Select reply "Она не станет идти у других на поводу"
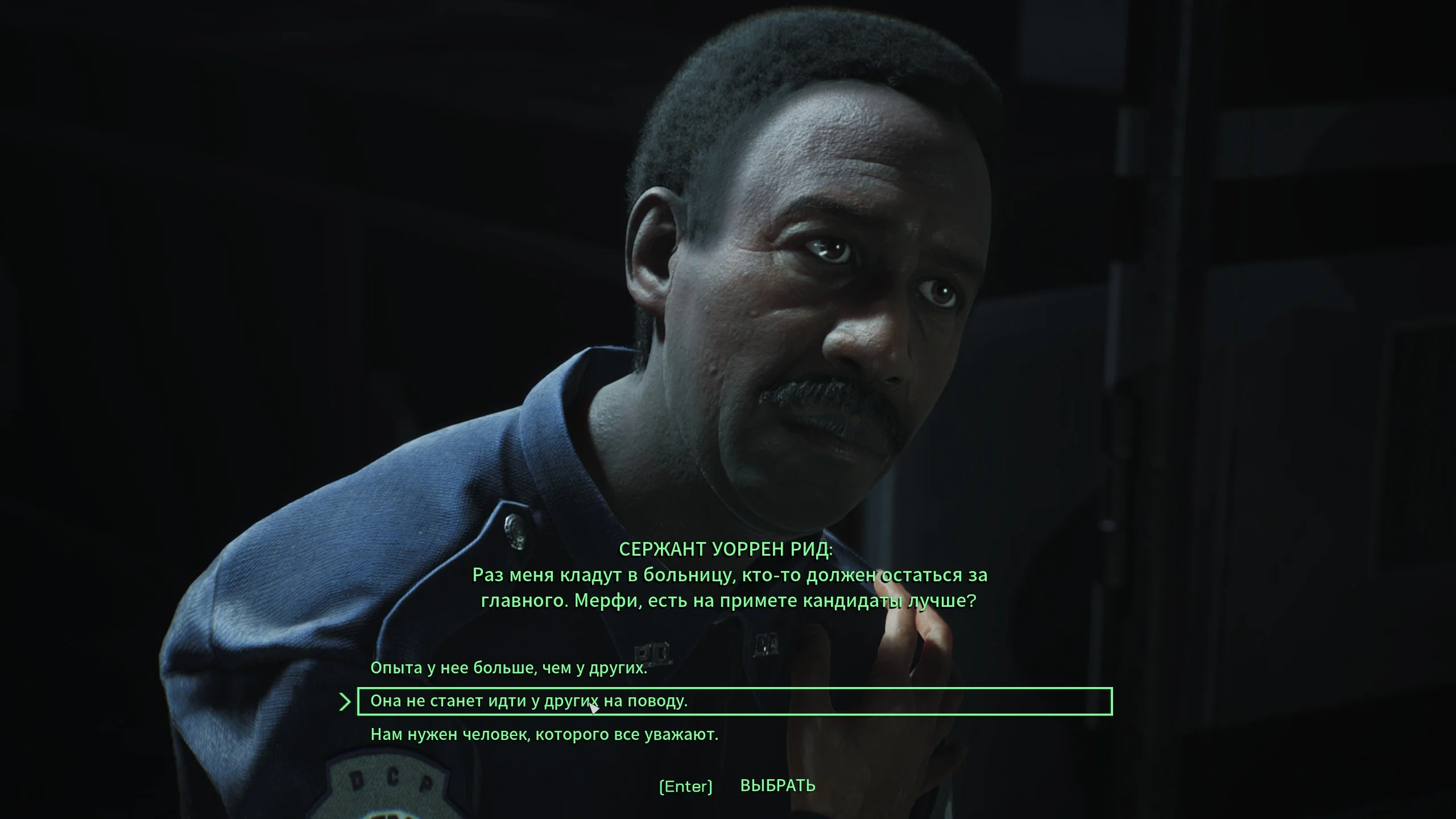 529,701
